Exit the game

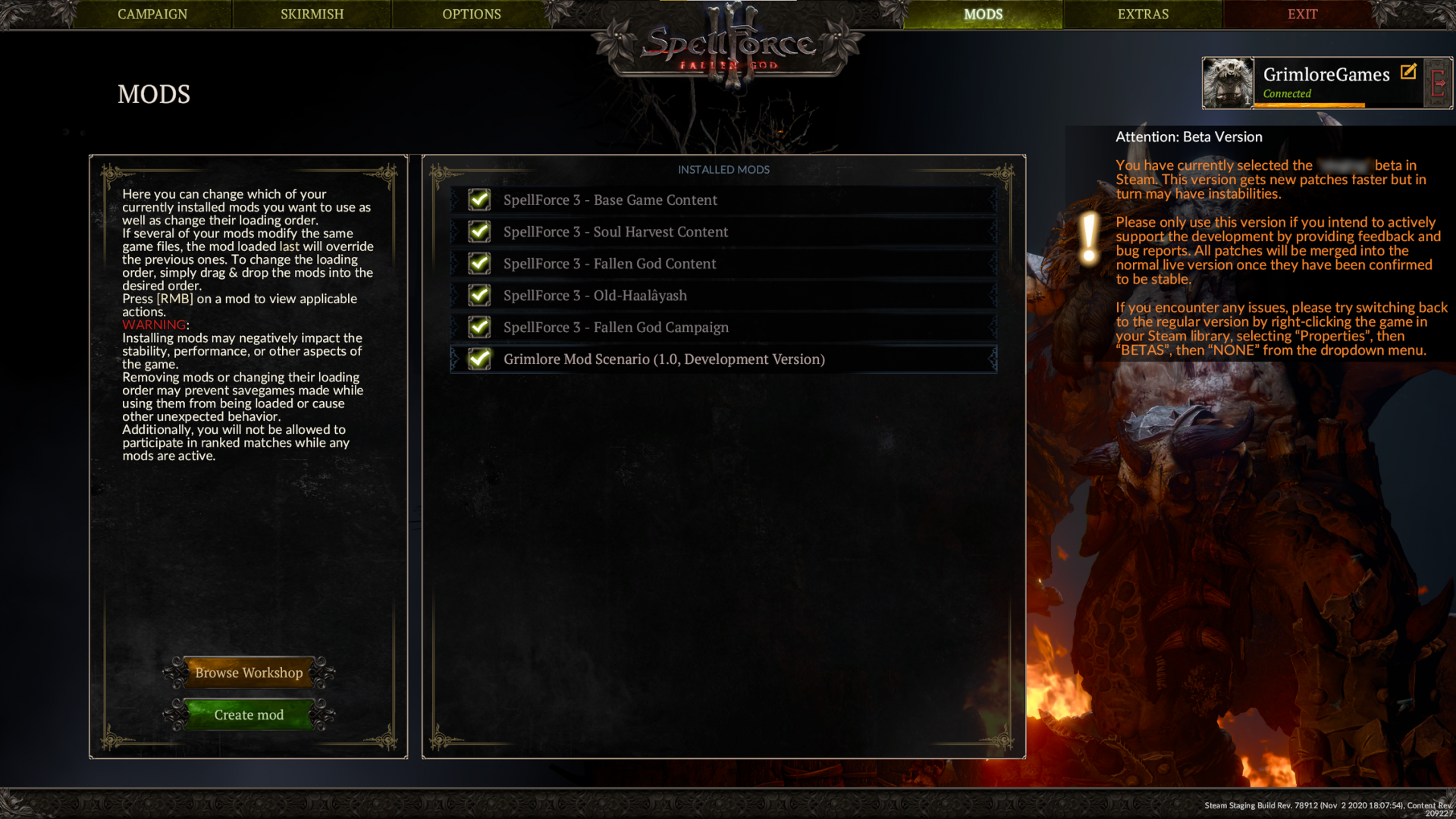click(1302, 14)
